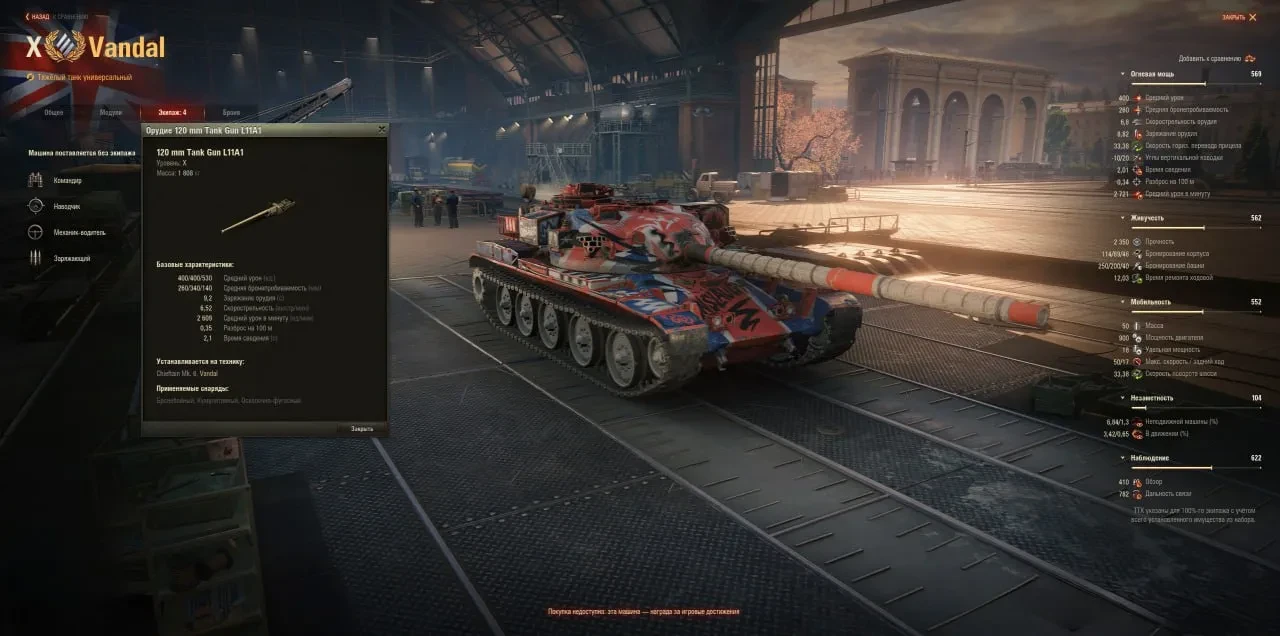
Task: Collapse the Живучесть stats section
Action: [1149, 218]
